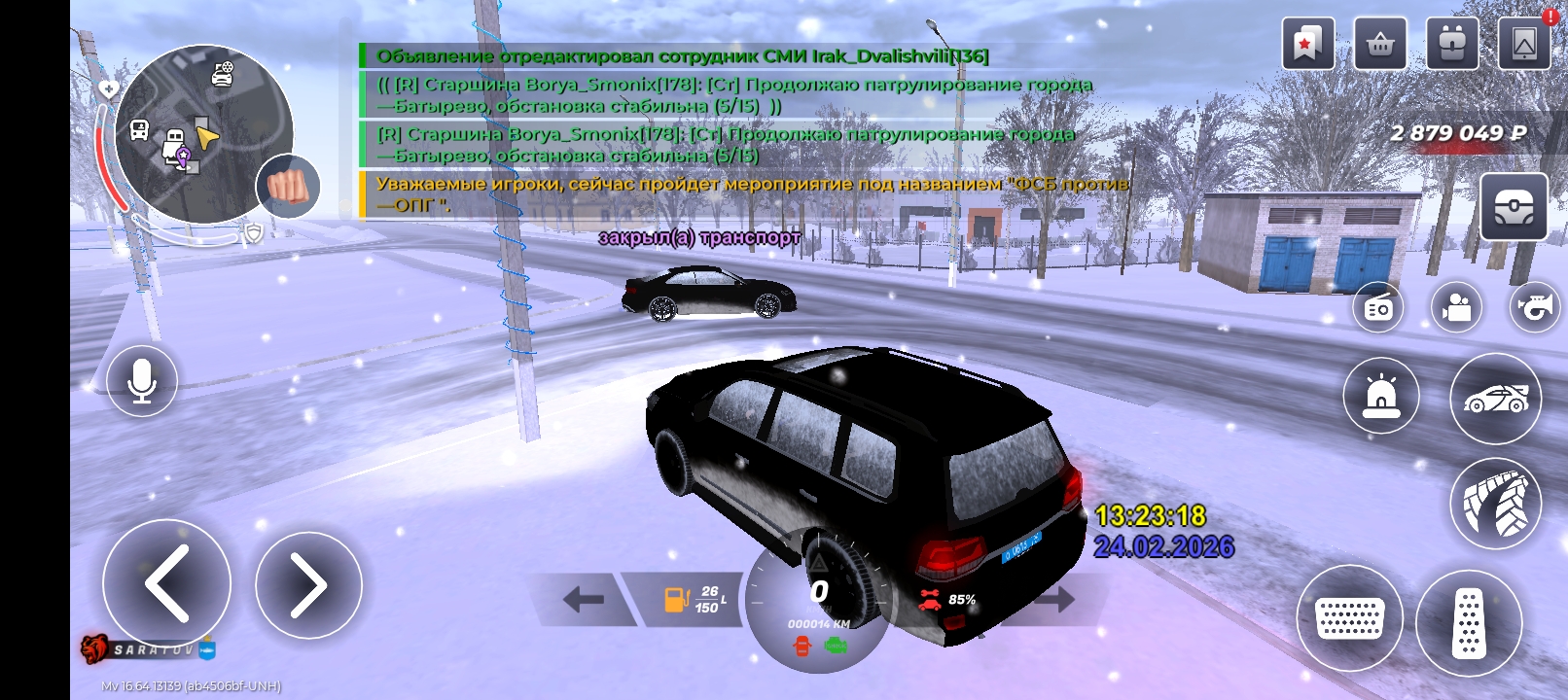1568x700 pixels.
Task: Toggle the voice chat microphone
Action: click(142, 381)
